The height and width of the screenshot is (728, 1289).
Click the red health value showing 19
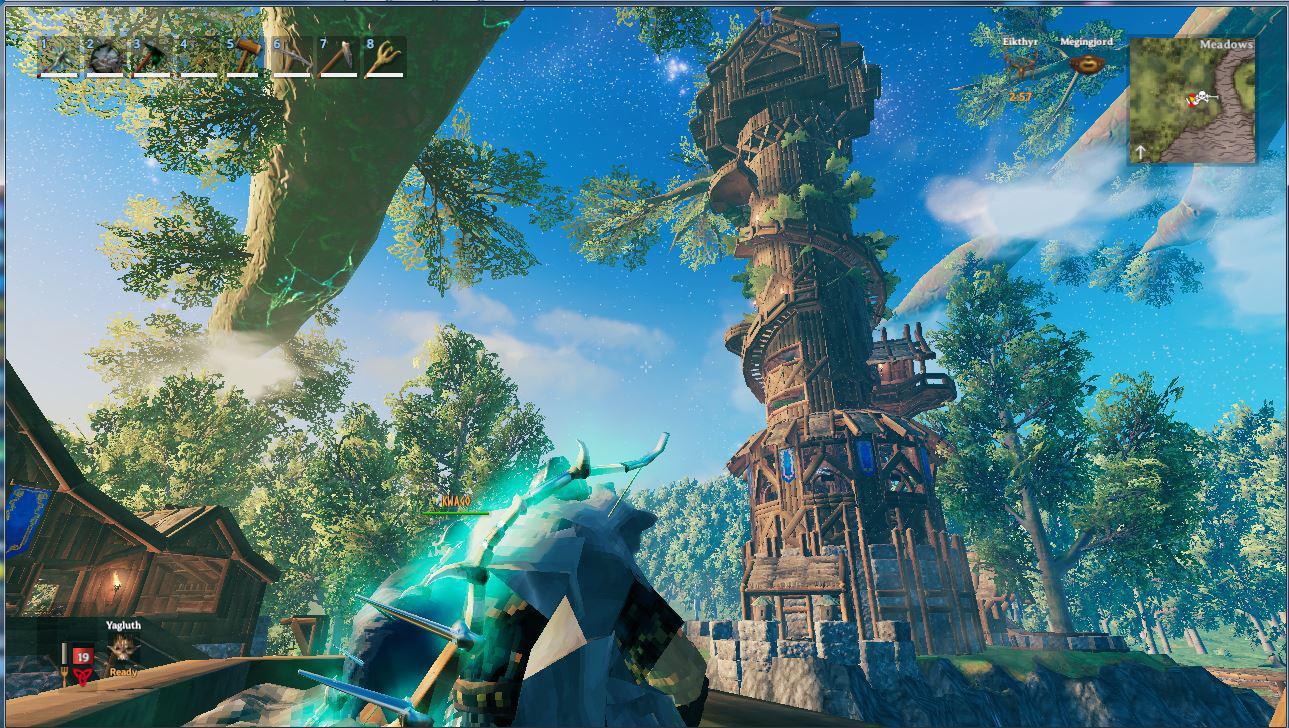81,656
